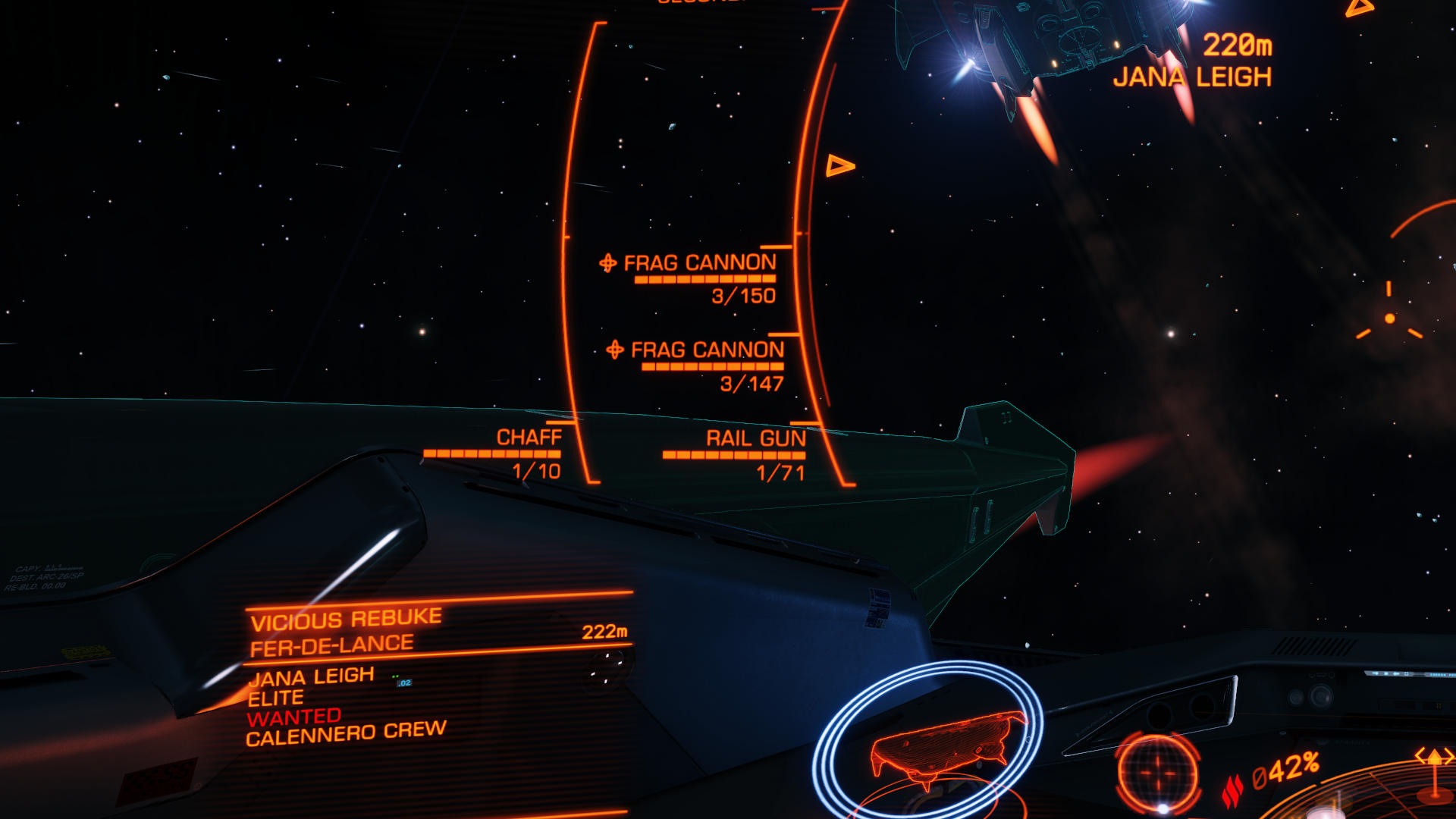This screenshot has width=1456, height=819.
Task: Click the round navigation compass gauge
Action: point(1157,773)
